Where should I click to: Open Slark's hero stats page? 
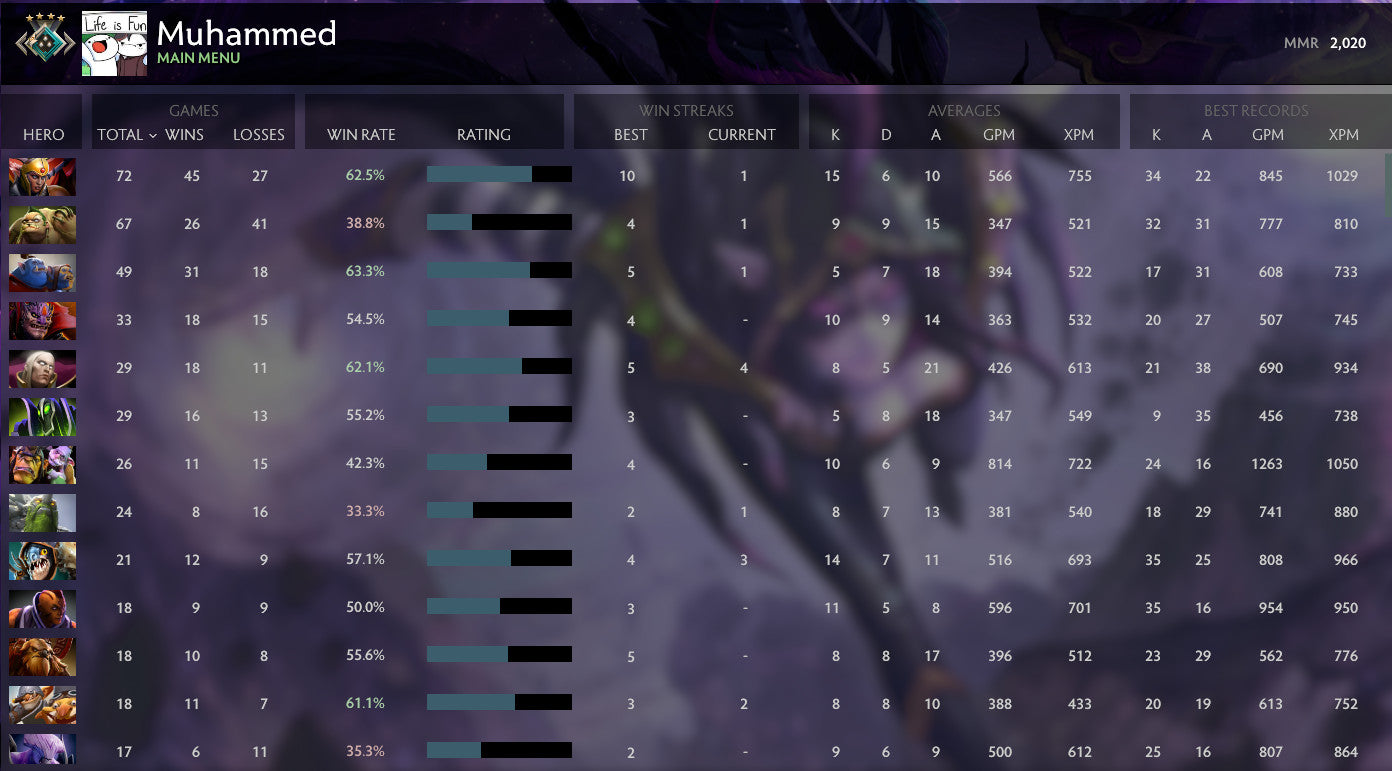click(42, 560)
